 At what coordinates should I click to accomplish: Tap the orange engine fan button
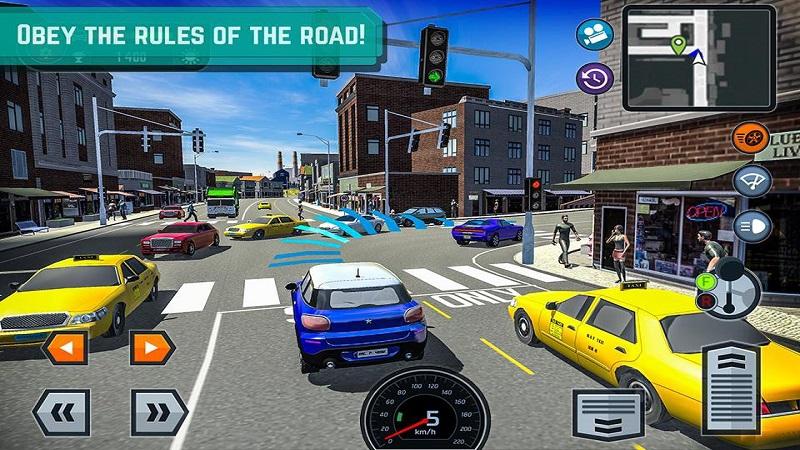pos(751,136)
